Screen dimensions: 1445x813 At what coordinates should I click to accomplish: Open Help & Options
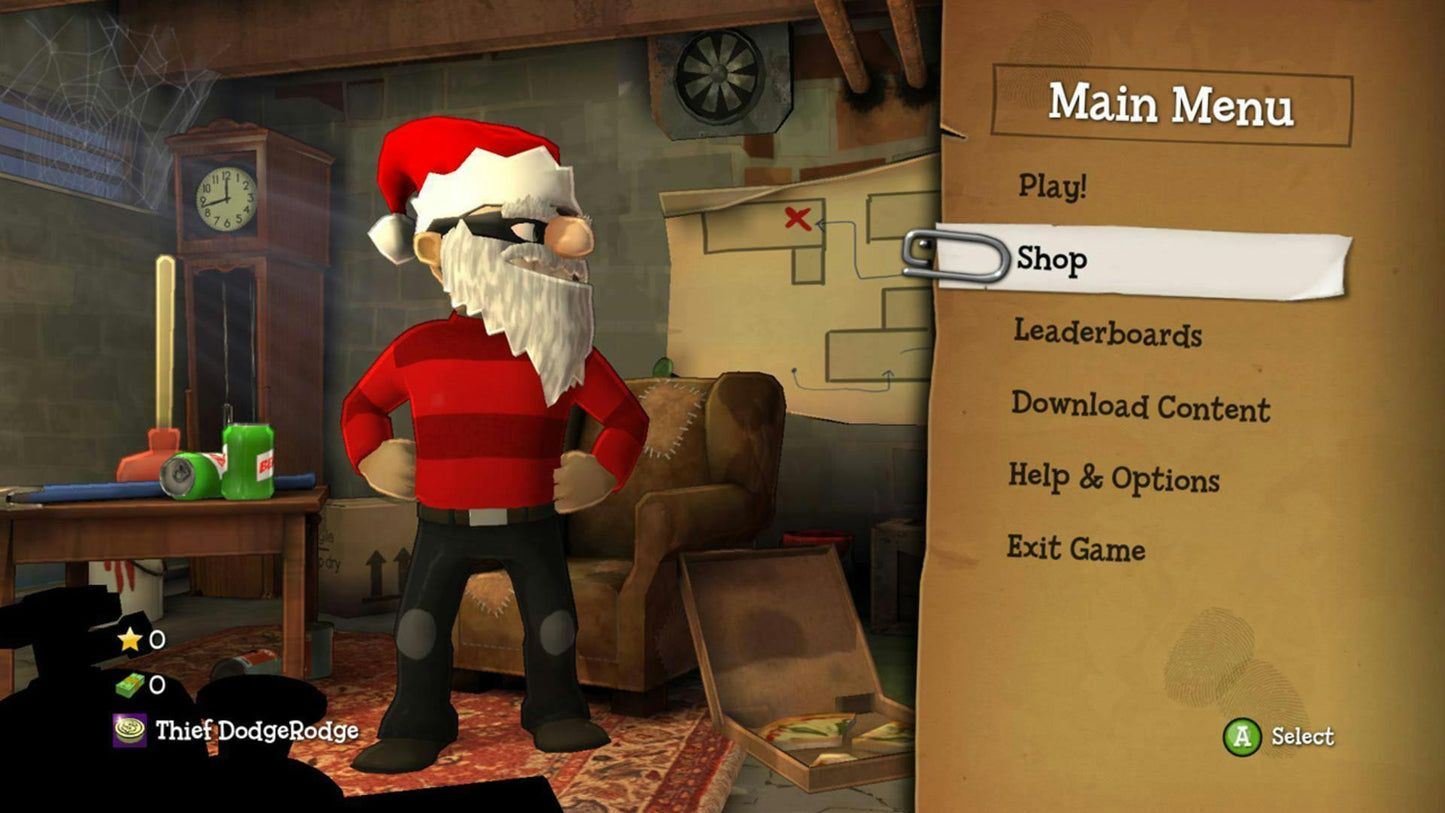[x=1113, y=479]
